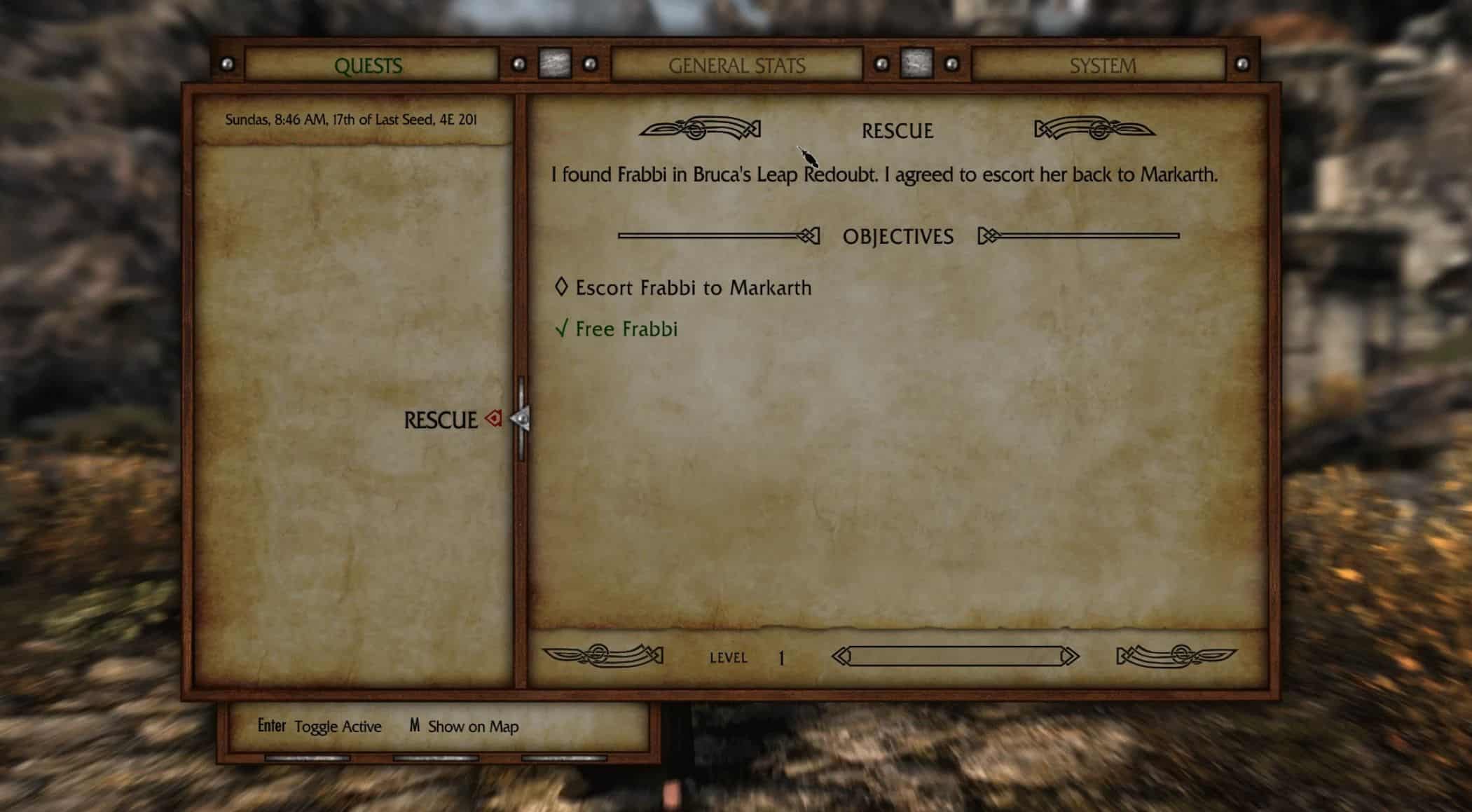
Task: Select the Rescue quest in the list
Action: (x=441, y=420)
